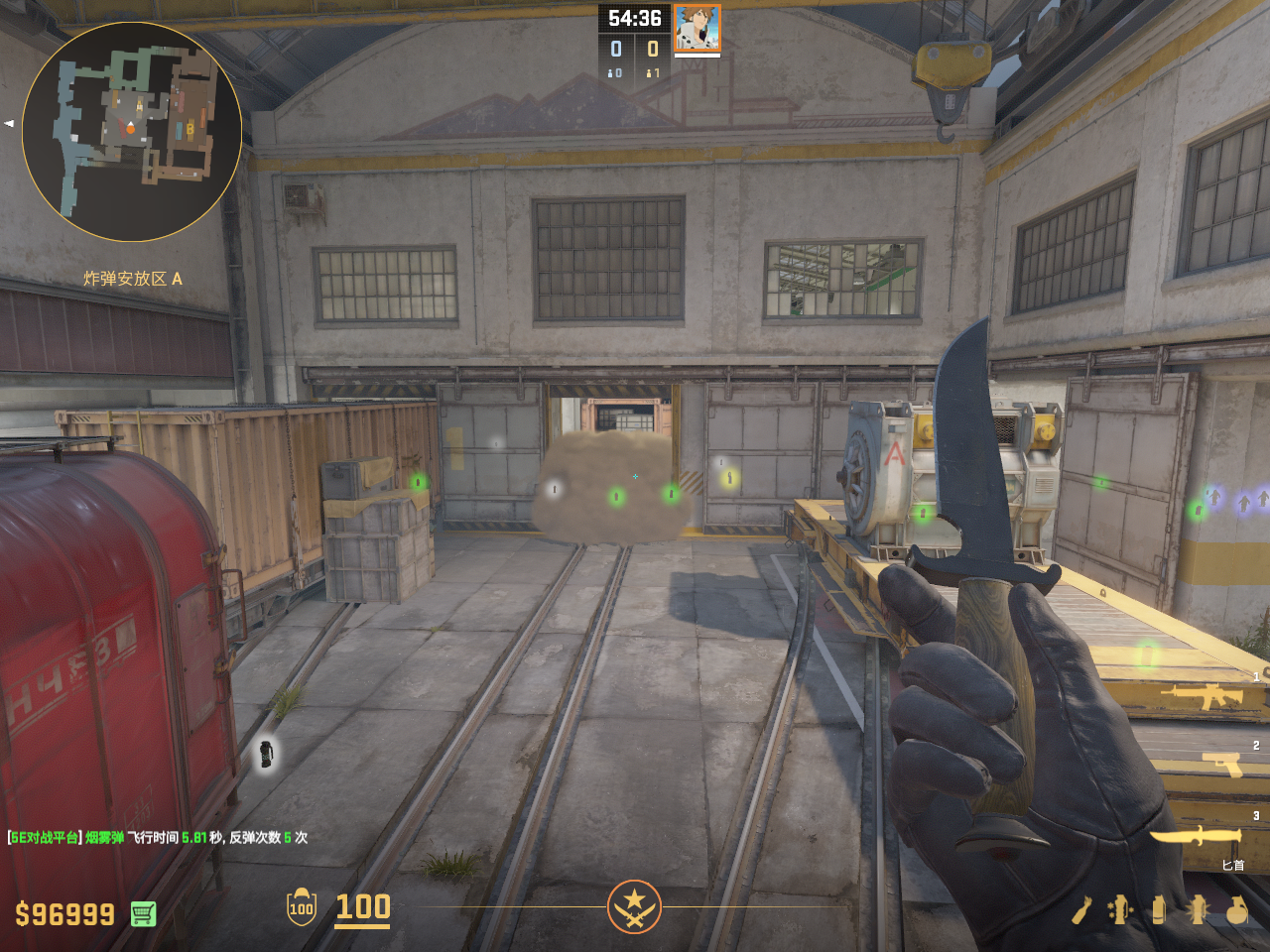The height and width of the screenshot is (952, 1270).
Task: Choose the molotov grenade icon
Action: click(1081, 909)
